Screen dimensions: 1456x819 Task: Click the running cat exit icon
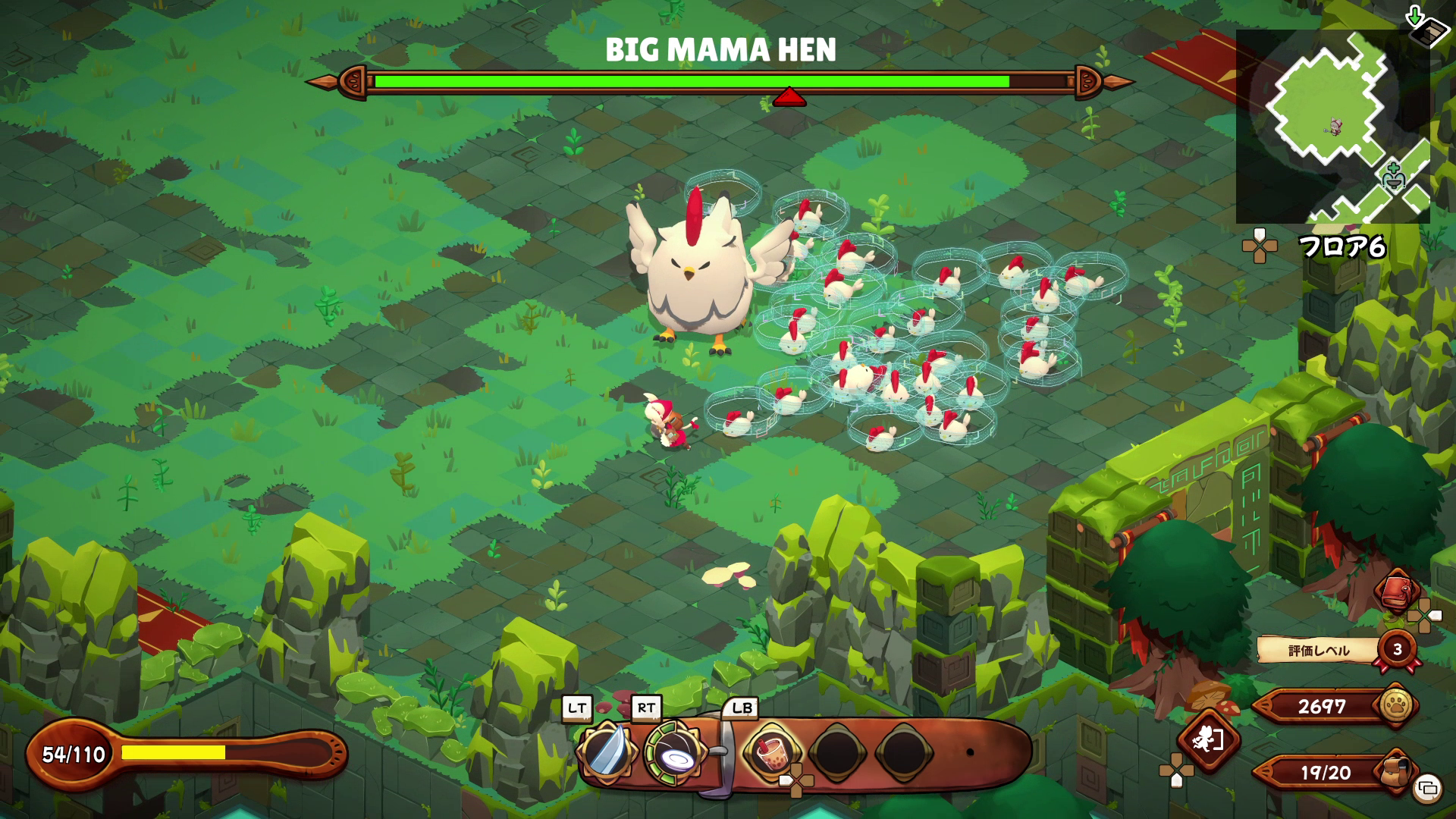pos(1207,739)
